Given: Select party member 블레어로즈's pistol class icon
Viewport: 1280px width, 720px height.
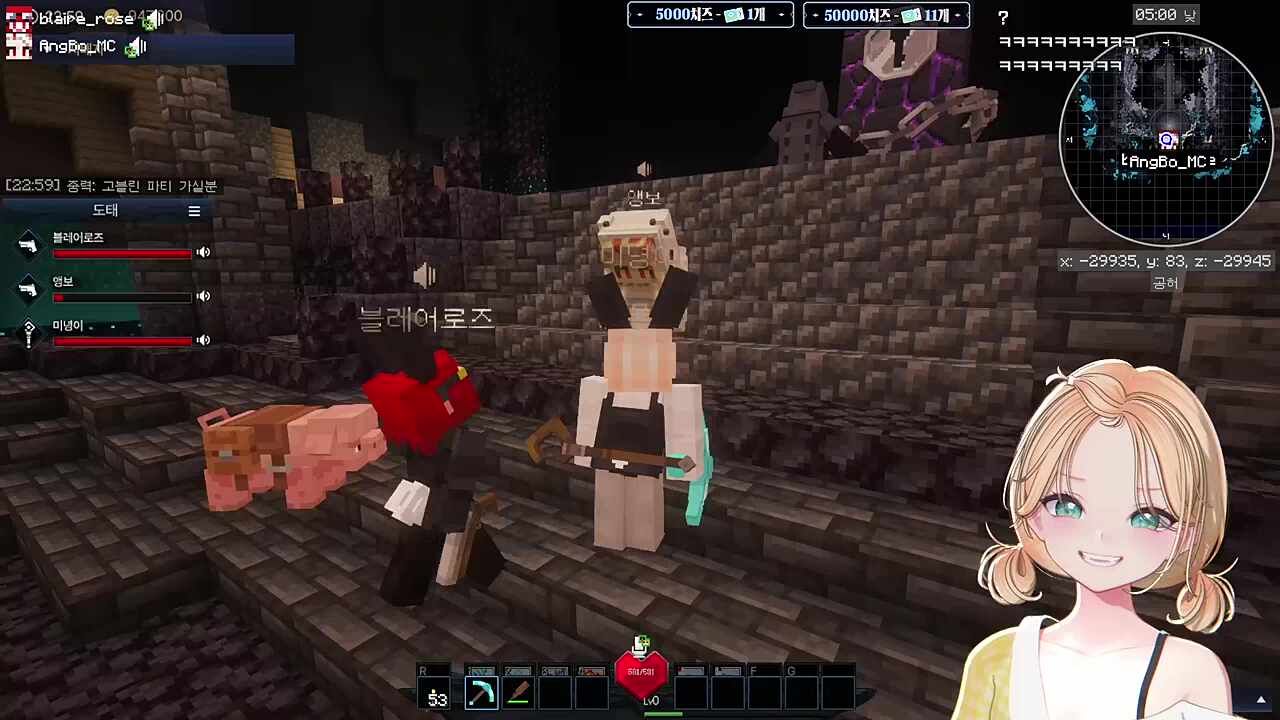Looking at the screenshot, I should pyautogui.click(x=28, y=244).
